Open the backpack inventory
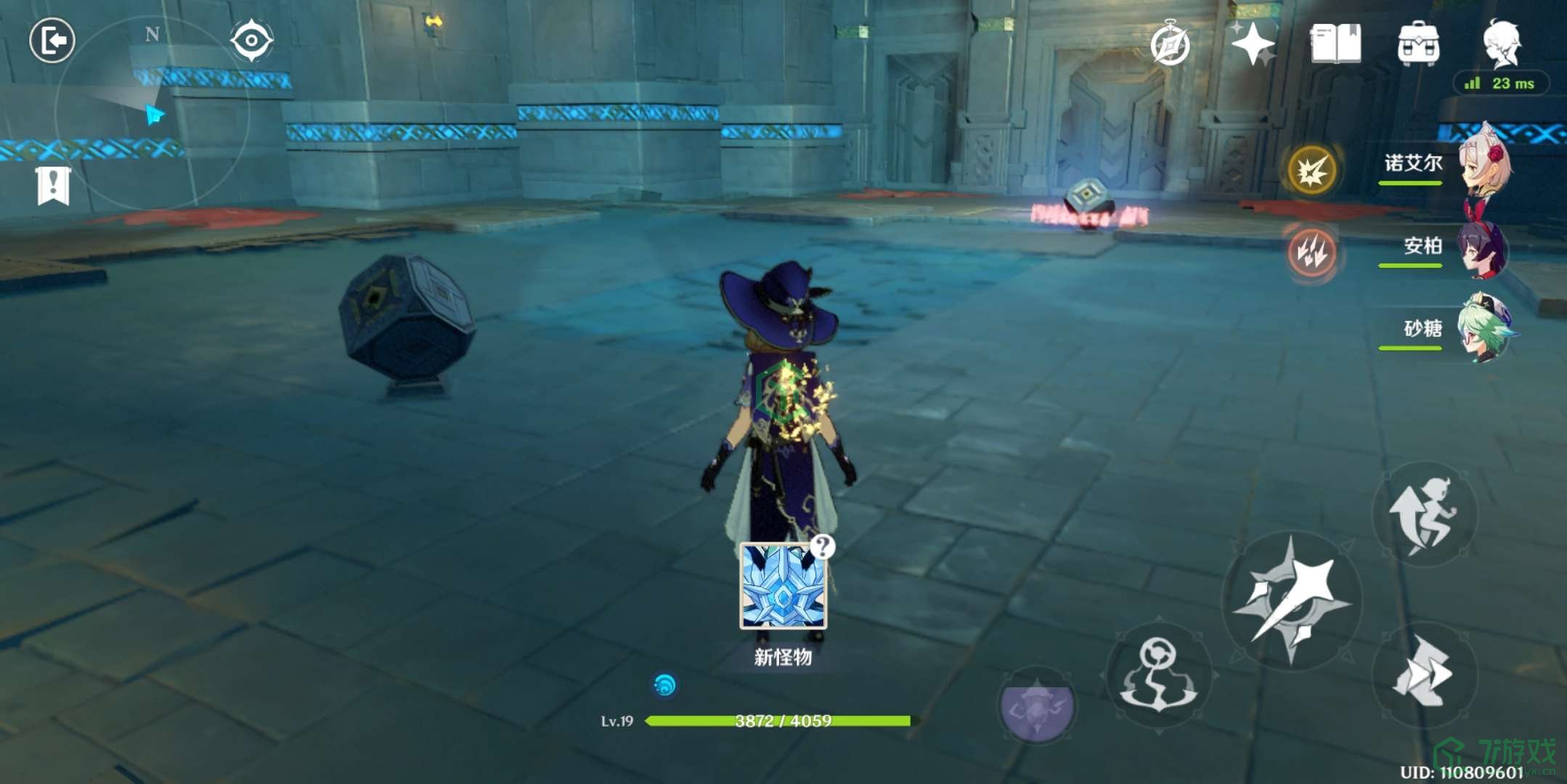The height and width of the screenshot is (784, 1567). (x=1418, y=44)
